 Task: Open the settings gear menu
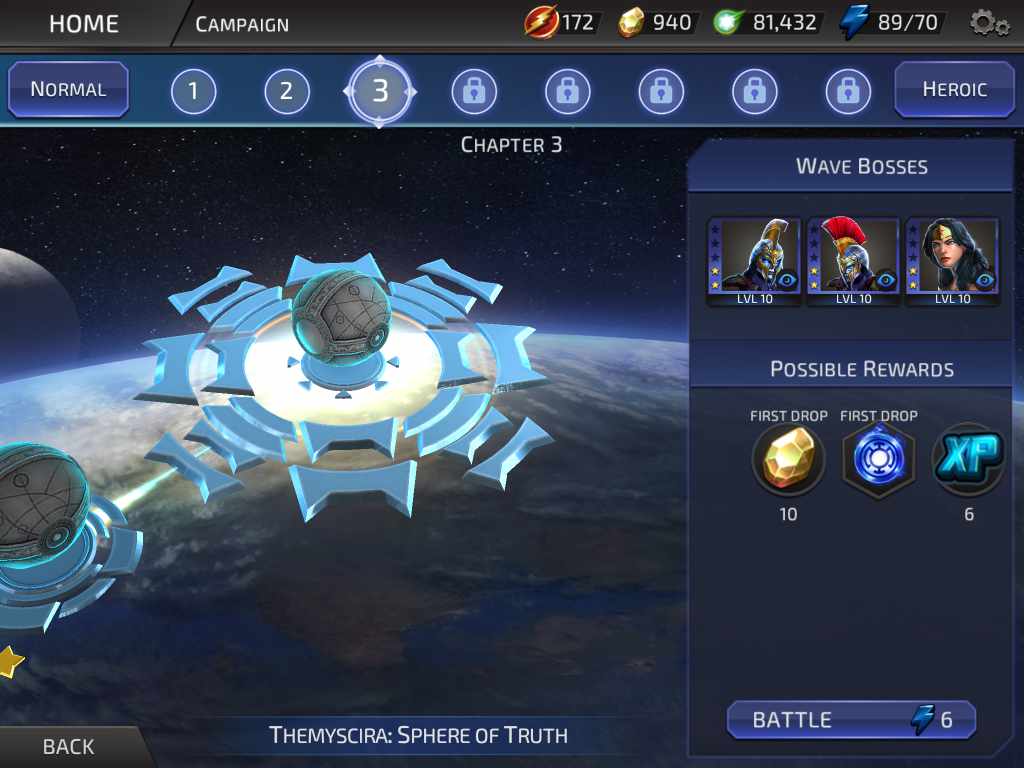(988, 23)
